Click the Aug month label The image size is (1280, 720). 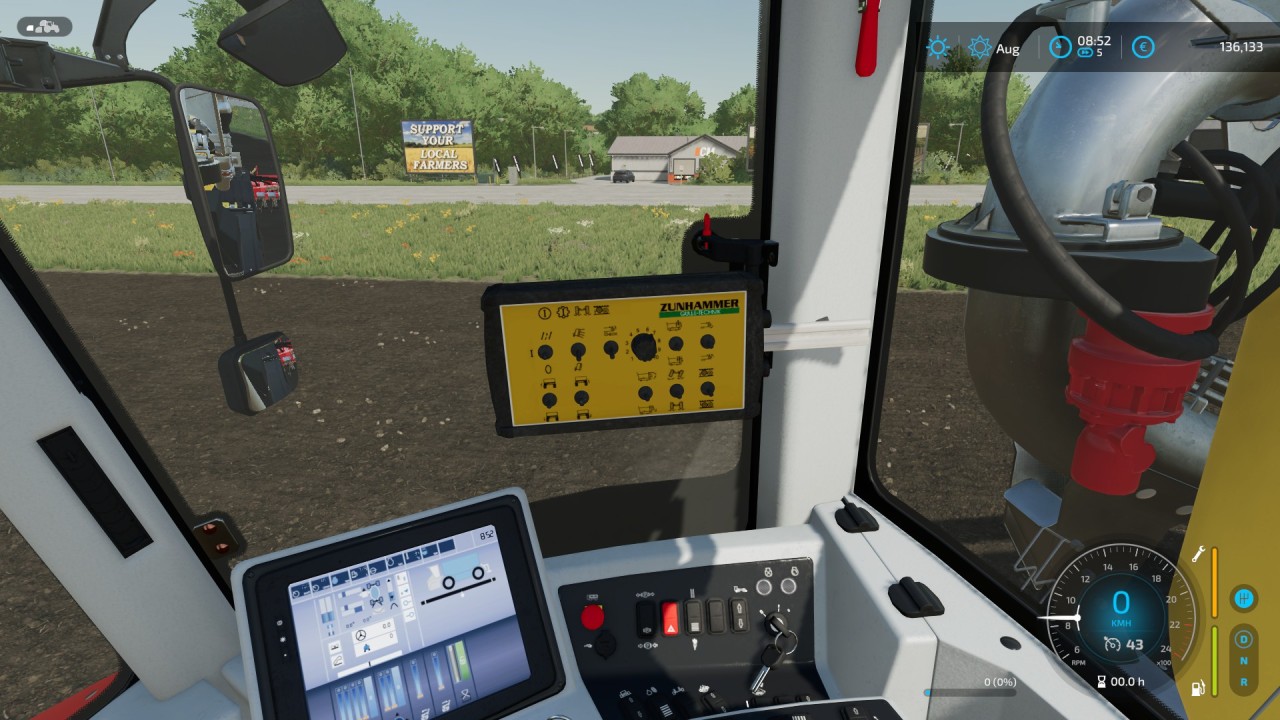click(1007, 48)
